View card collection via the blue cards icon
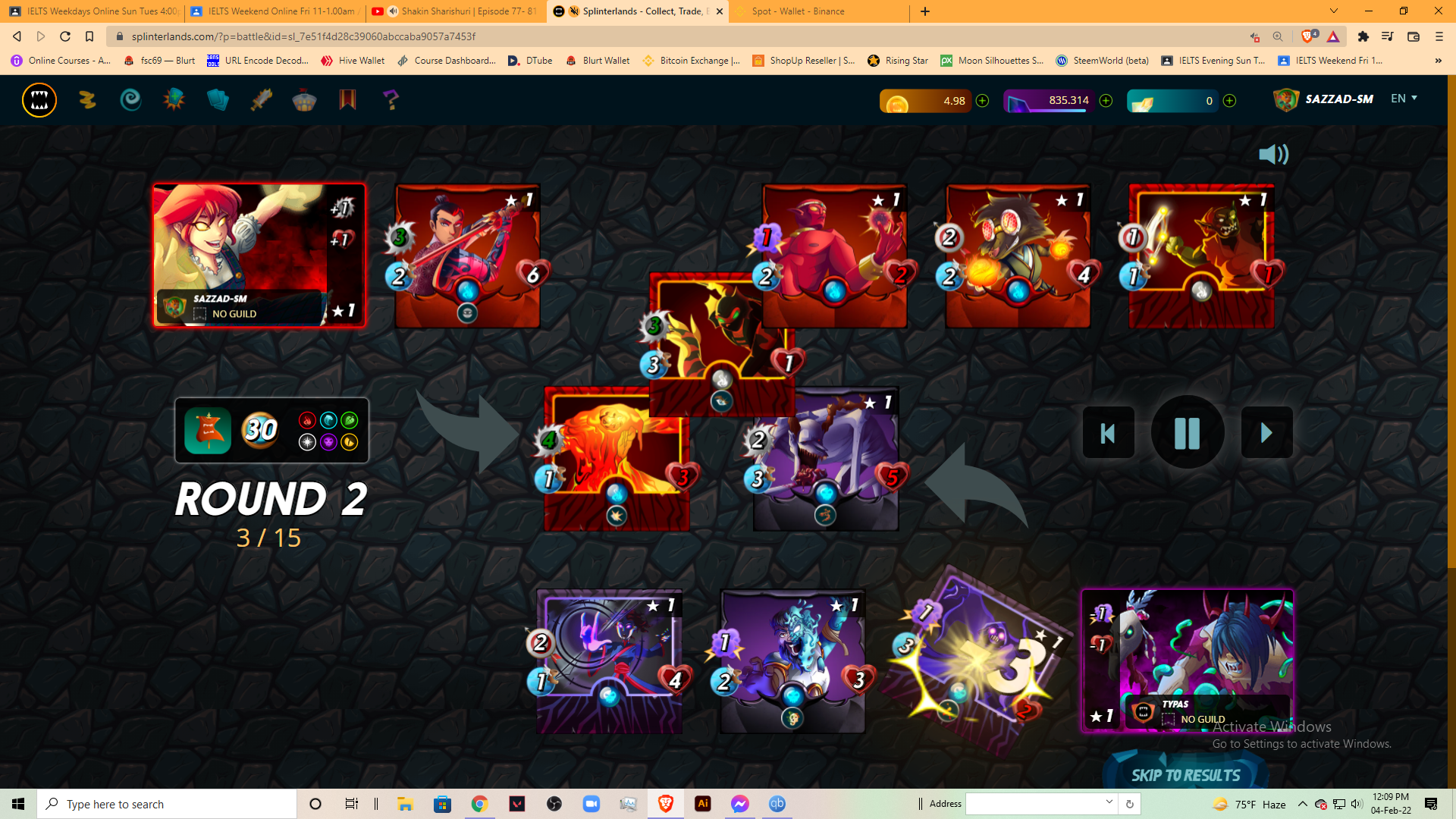This screenshot has width=1456, height=819. click(x=218, y=99)
